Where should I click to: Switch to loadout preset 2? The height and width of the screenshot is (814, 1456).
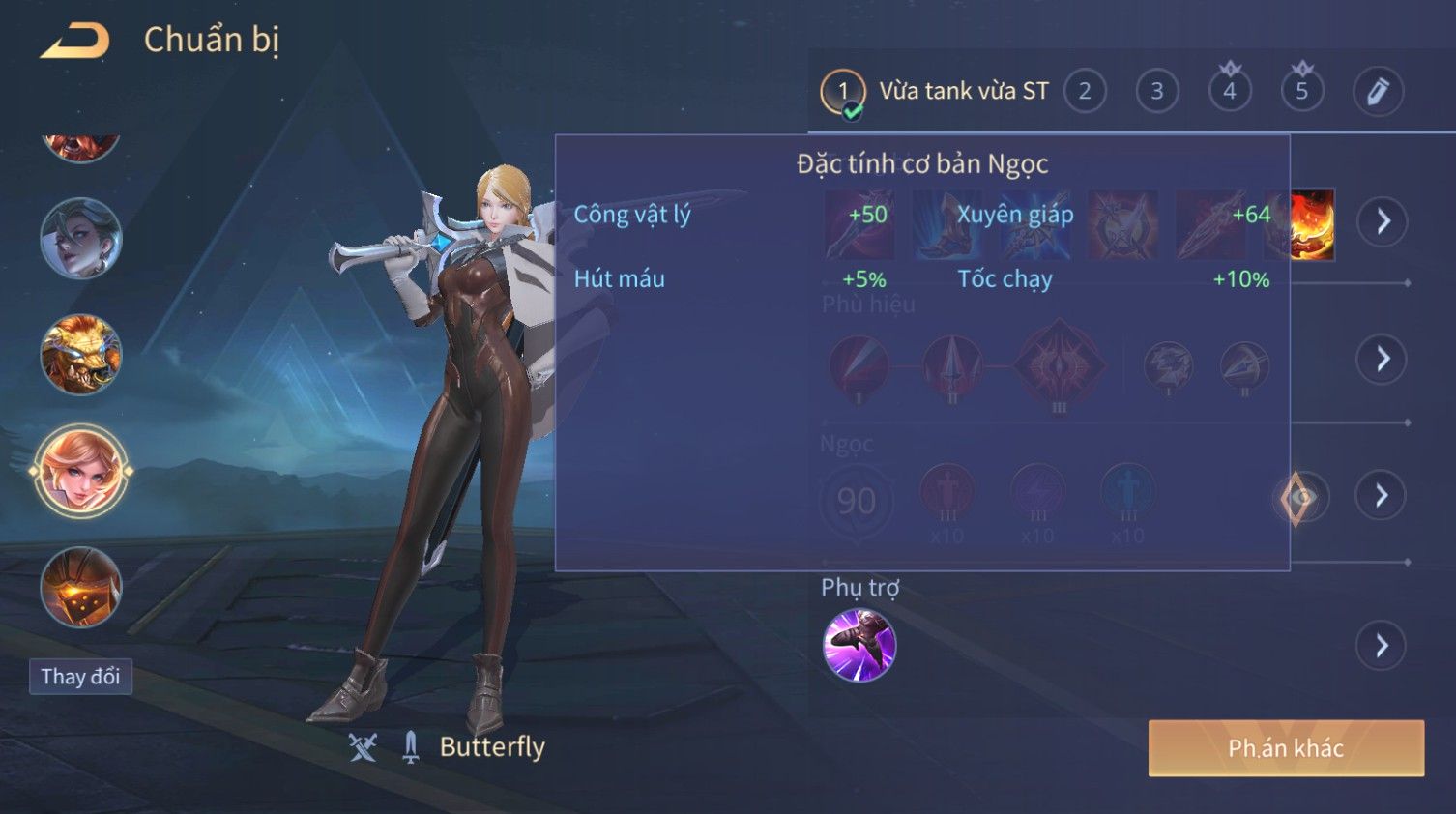(x=1085, y=92)
